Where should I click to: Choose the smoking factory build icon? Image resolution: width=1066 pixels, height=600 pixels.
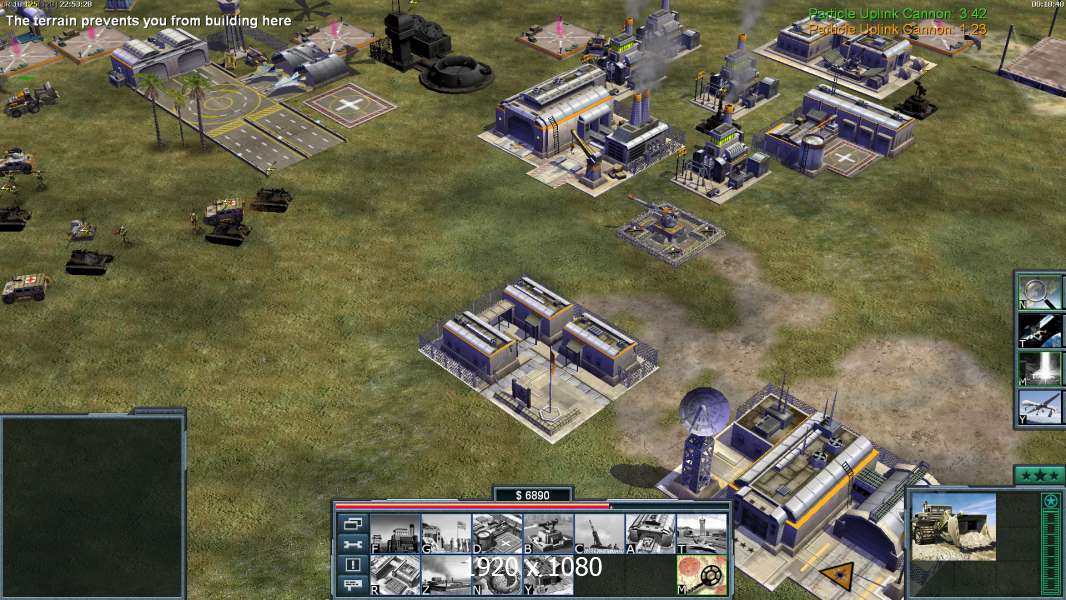pyautogui.click(x=446, y=575)
